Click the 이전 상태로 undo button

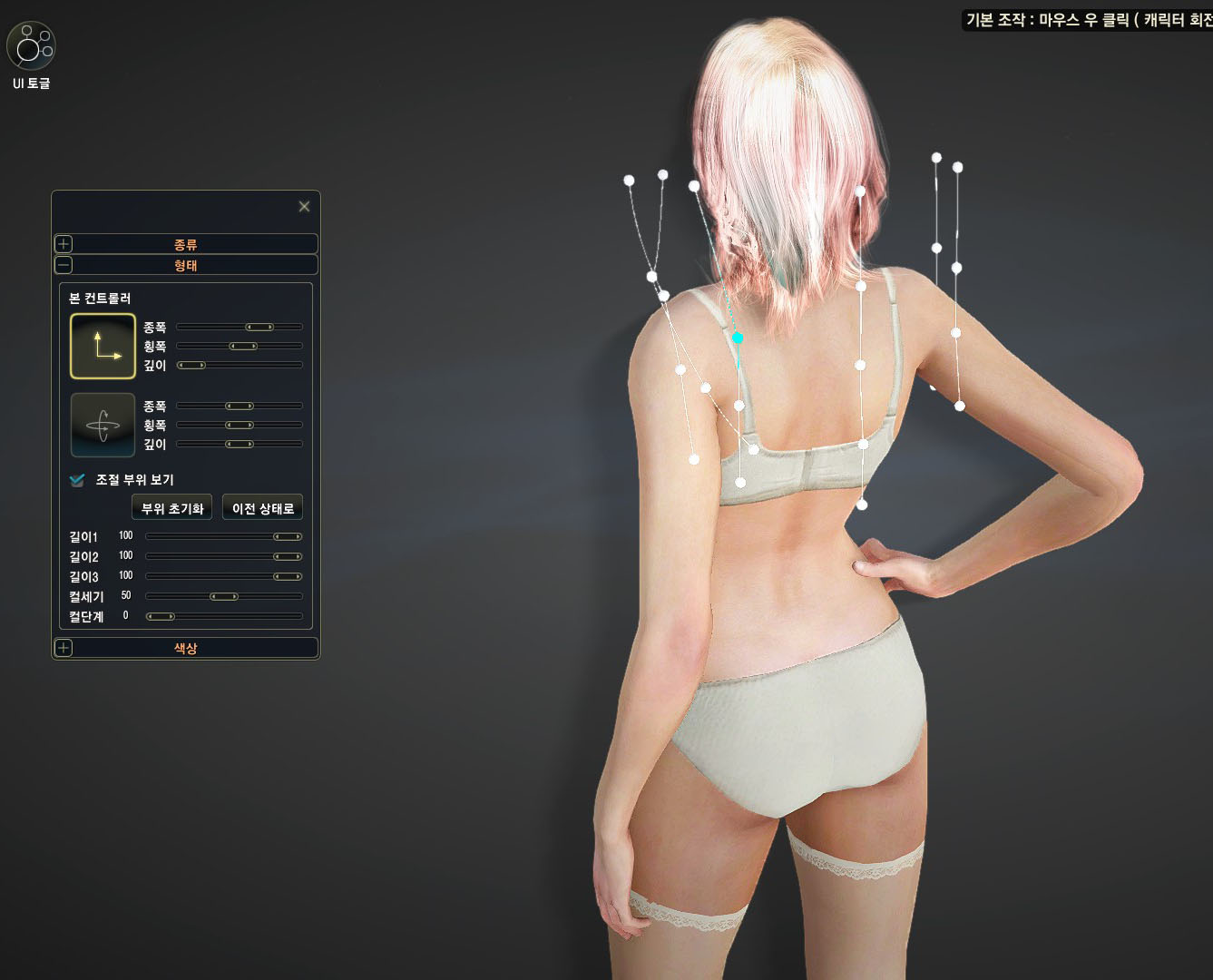coord(262,508)
